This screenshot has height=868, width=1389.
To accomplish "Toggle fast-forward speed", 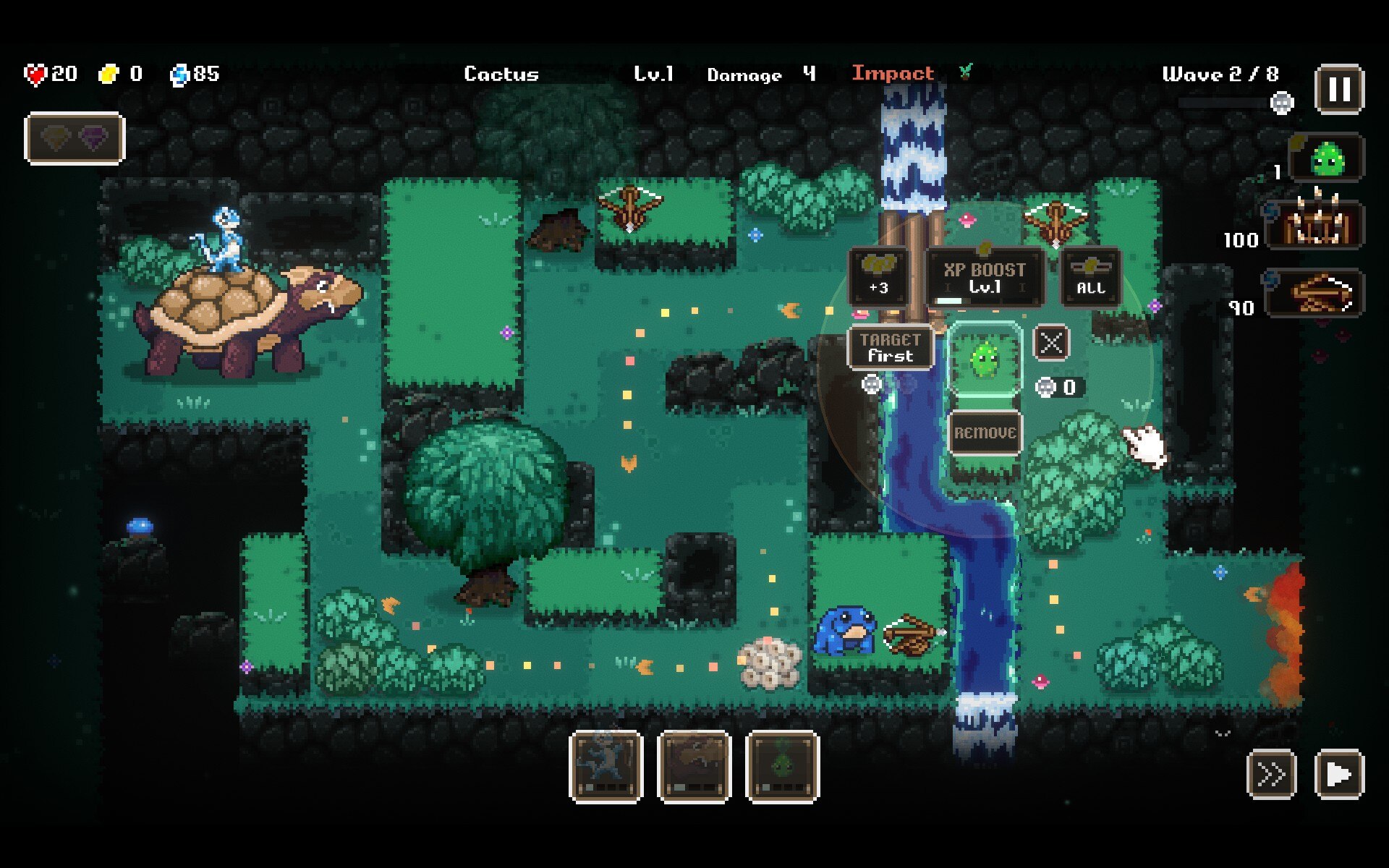I will [1271, 774].
